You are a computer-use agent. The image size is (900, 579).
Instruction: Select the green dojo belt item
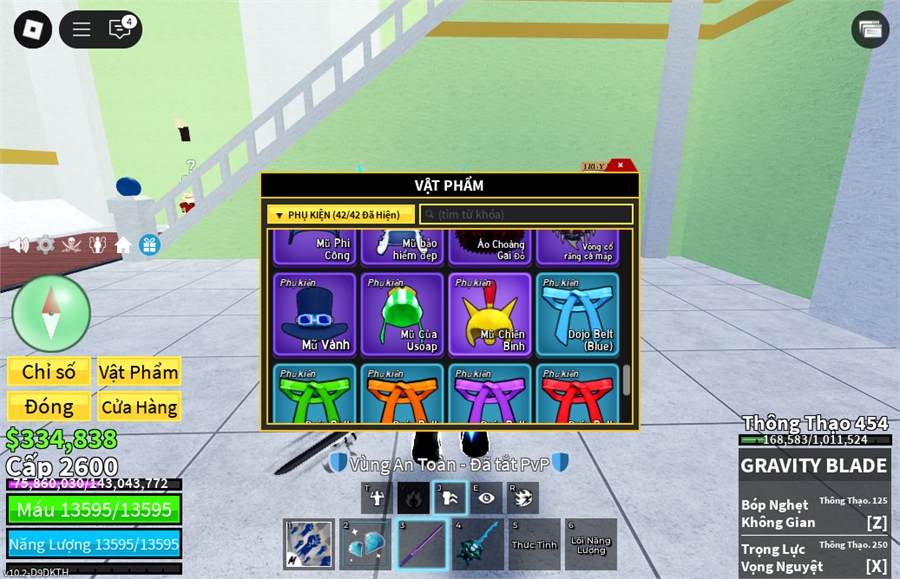click(x=315, y=395)
